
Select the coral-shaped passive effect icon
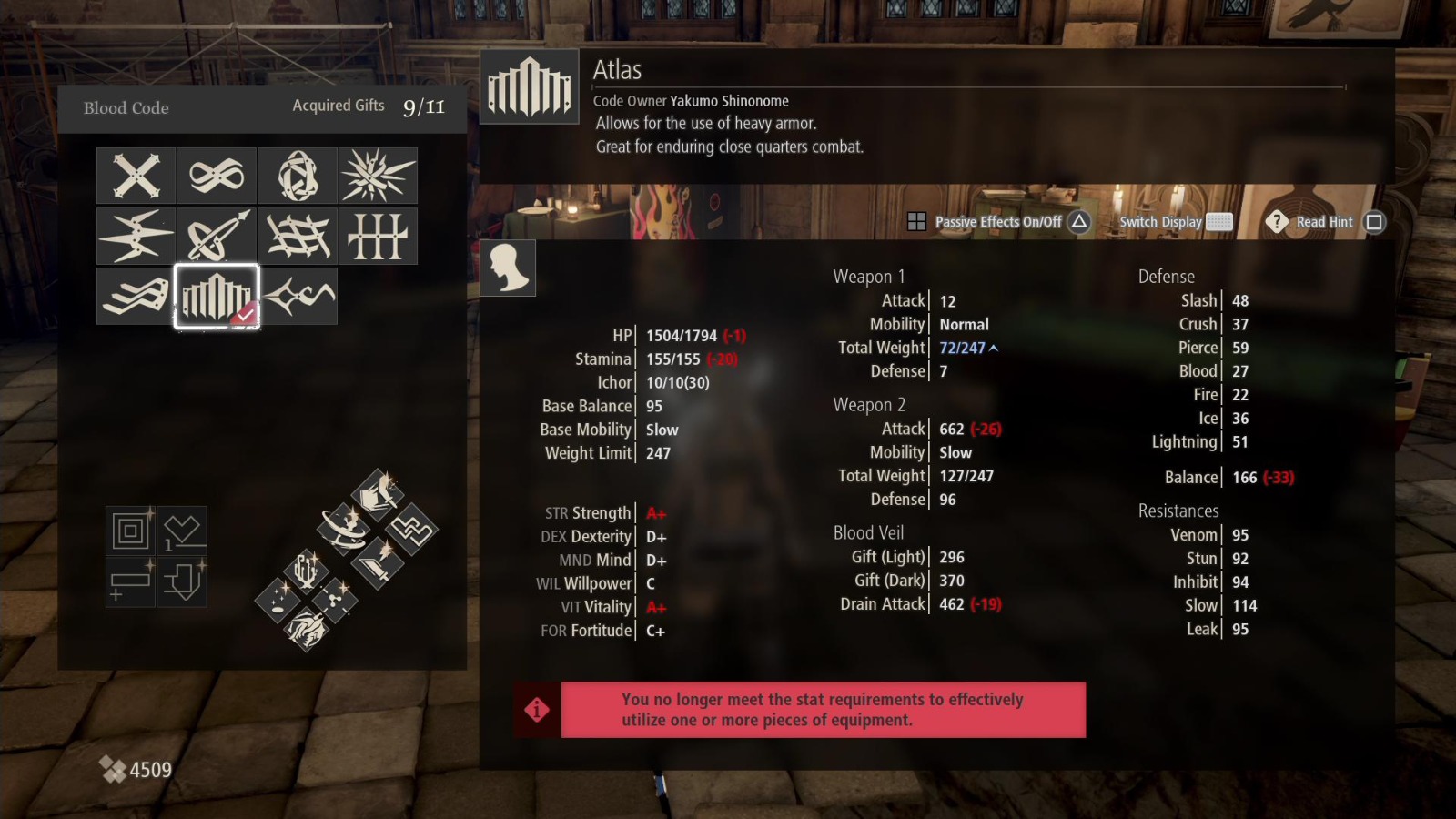(306, 571)
